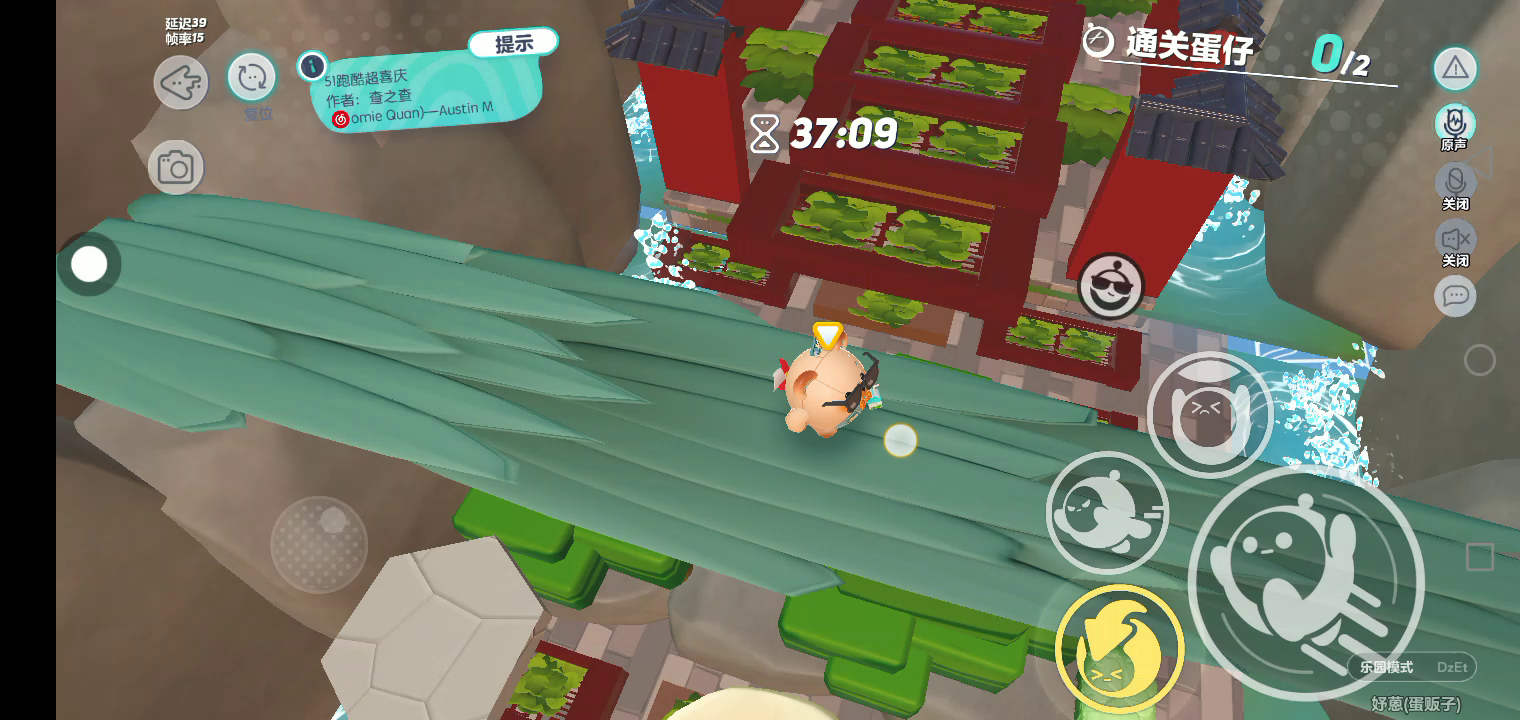The height and width of the screenshot is (720, 1520).
Task: Tap the Android home circle button
Action: click(x=1480, y=360)
